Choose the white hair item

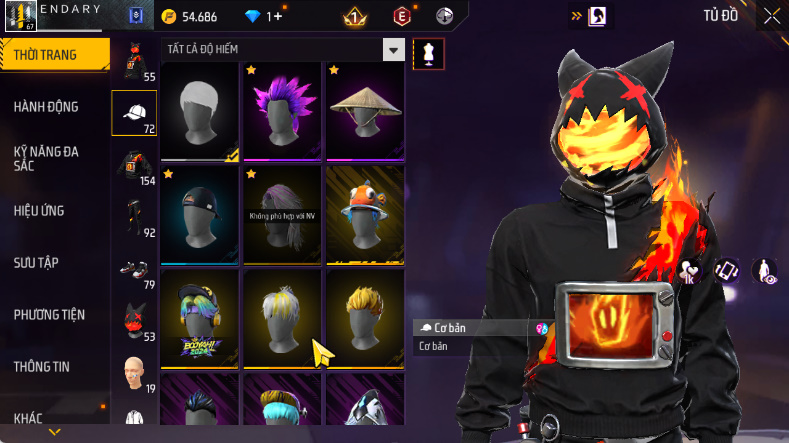pos(199,109)
